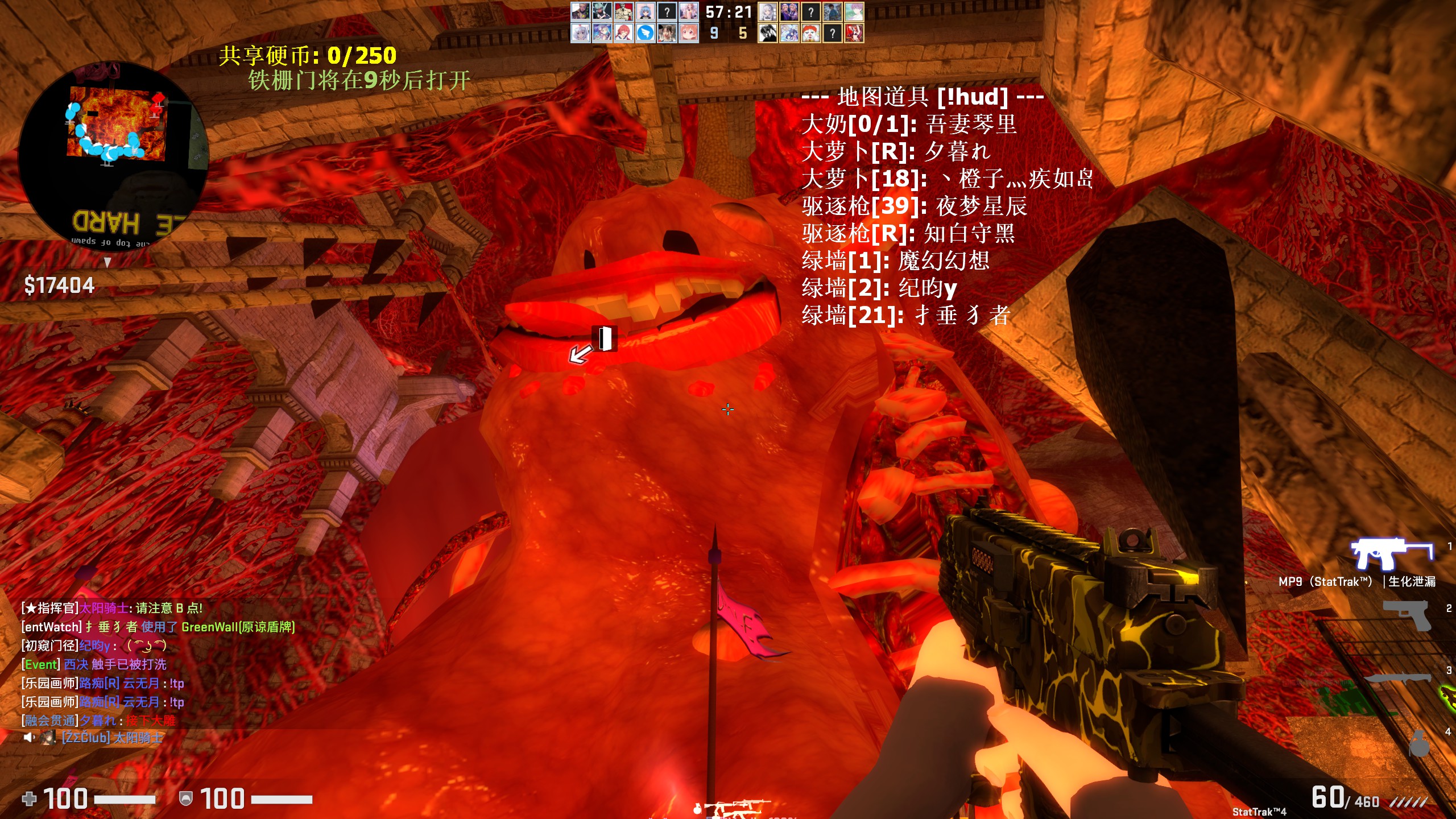Screen dimensions: 1456x819
Task: Select the [Event] 西决 触手已被打洗 message
Action: click(x=94, y=664)
